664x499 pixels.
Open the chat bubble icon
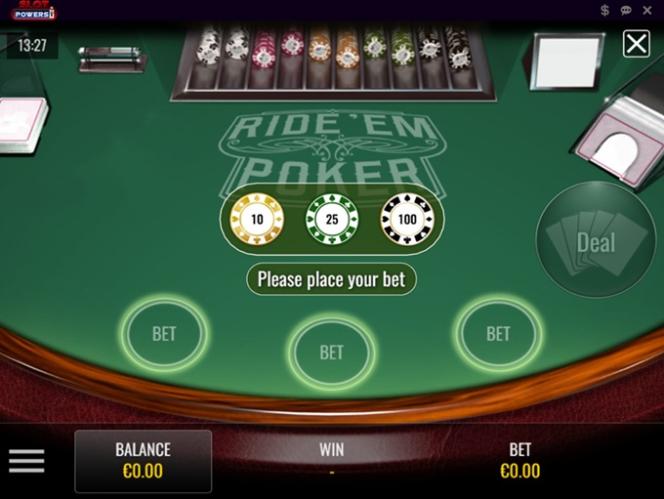(626, 10)
